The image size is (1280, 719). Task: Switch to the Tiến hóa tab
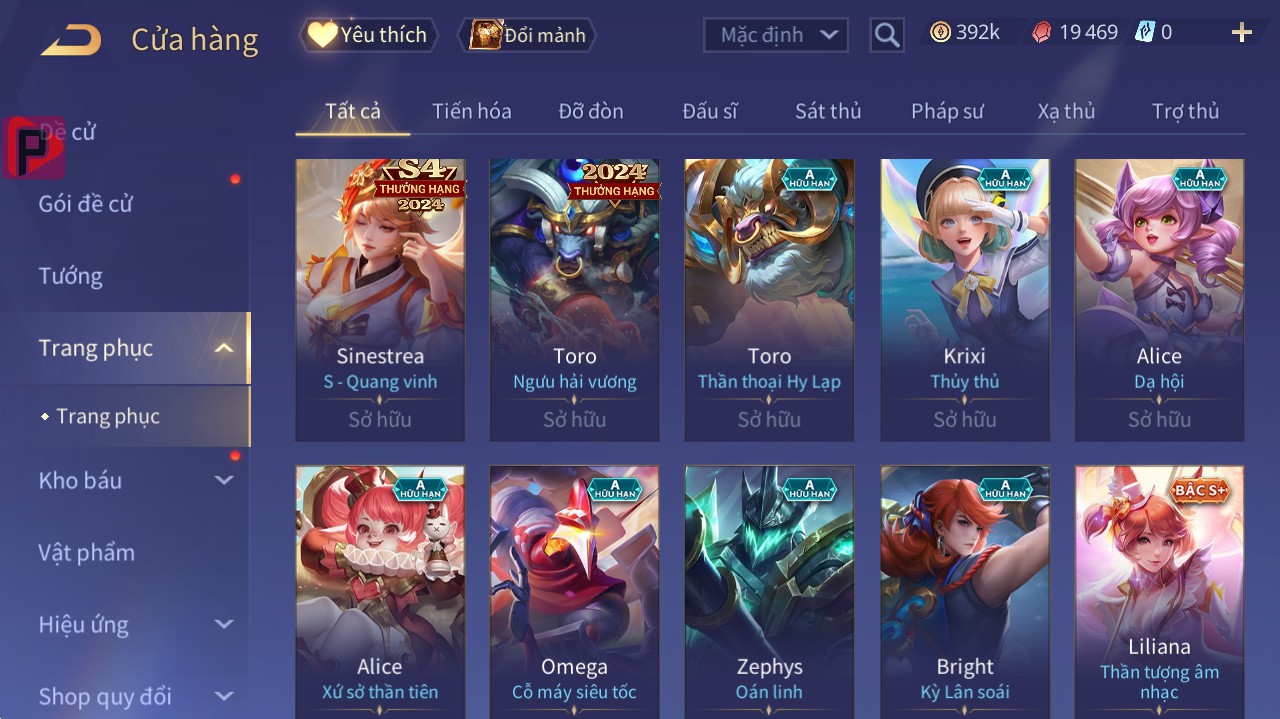click(x=471, y=111)
